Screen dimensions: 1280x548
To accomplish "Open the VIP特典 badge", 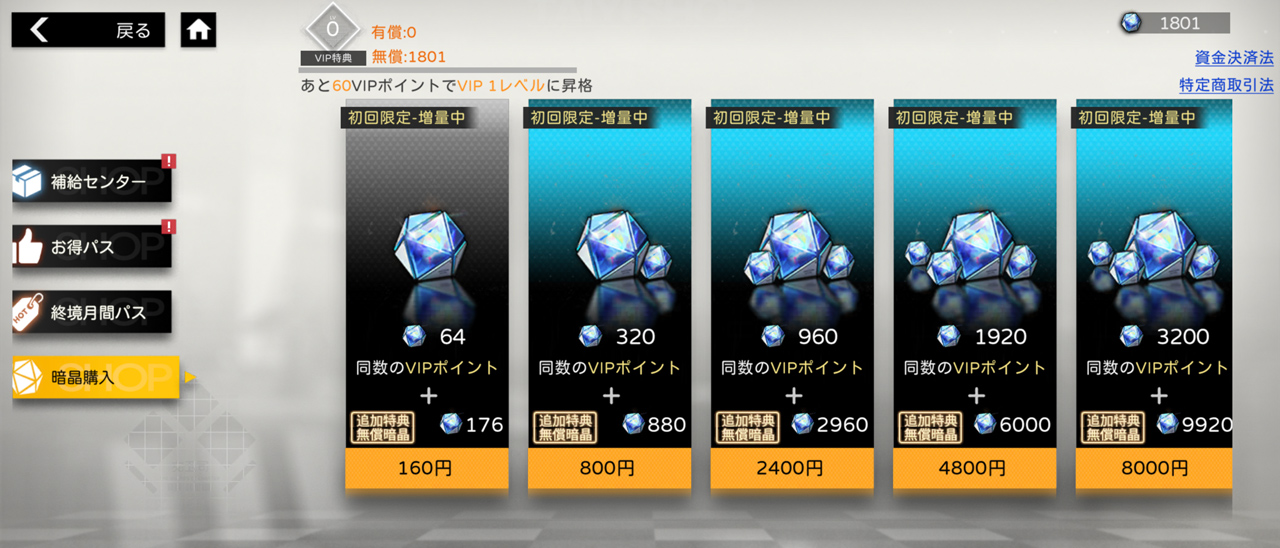I will [334, 35].
